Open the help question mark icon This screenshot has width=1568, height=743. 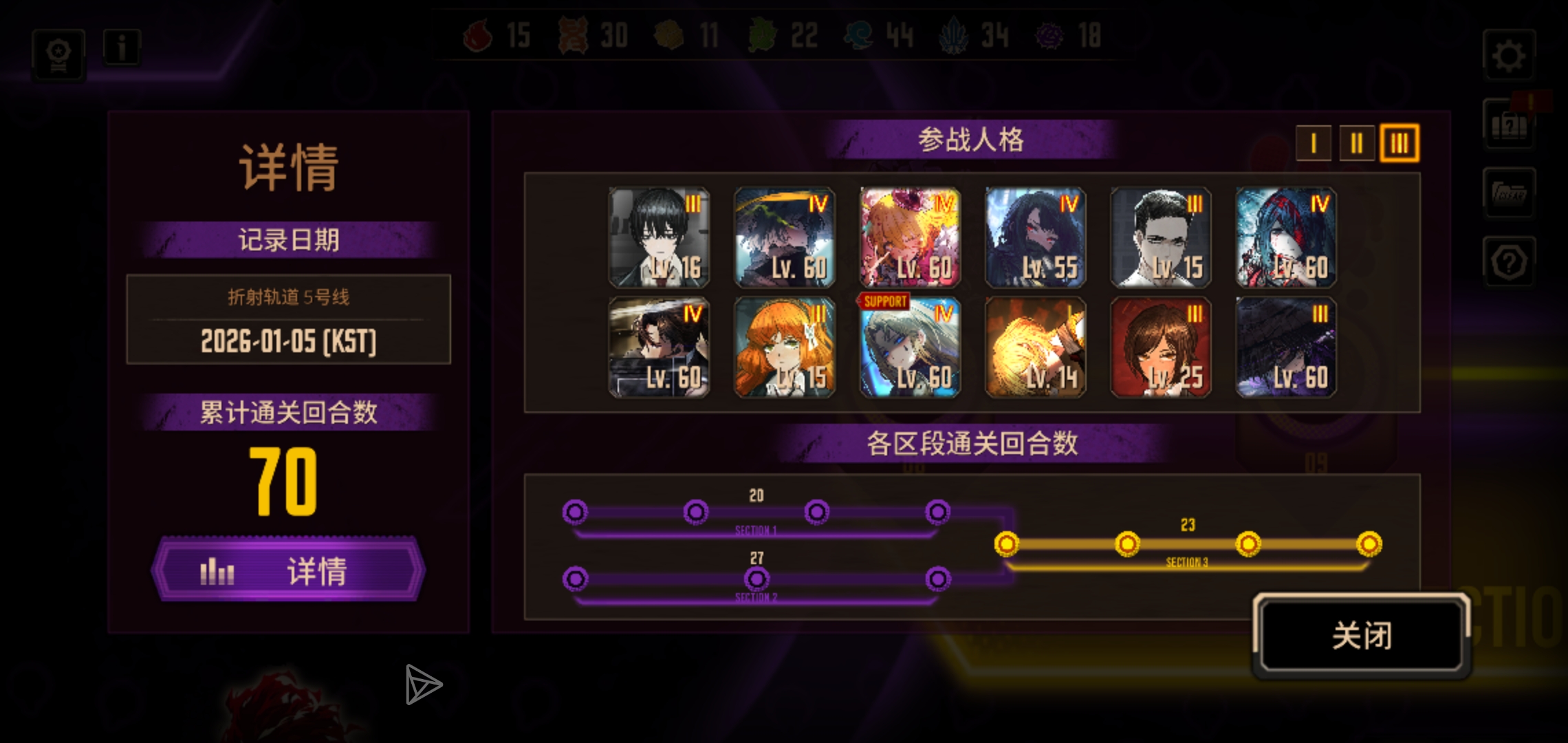[1510, 262]
